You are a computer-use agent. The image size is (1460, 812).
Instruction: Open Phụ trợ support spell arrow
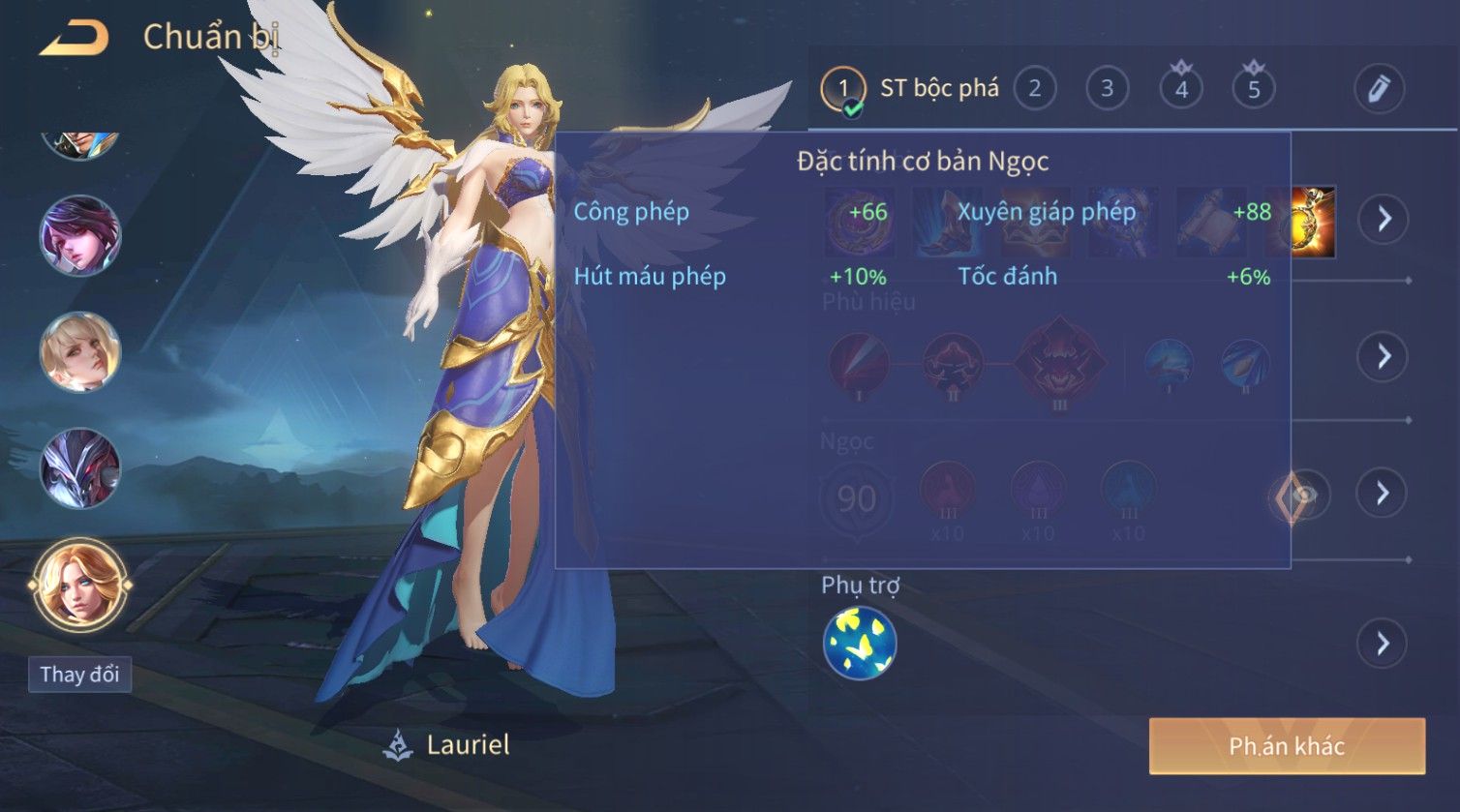1384,643
